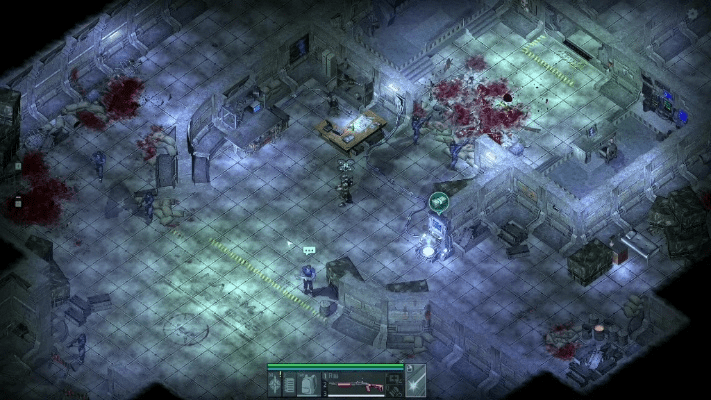Screen dimensions: 711x400
Task: Open the mission objectives list
Action: click(288, 383)
